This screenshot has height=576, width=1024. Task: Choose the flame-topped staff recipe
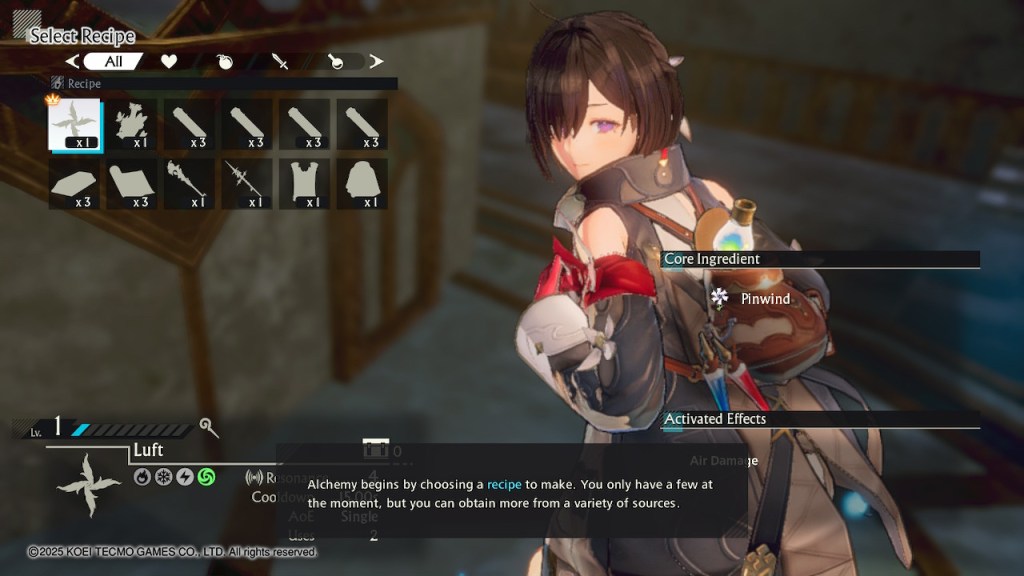pyautogui.click(x=190, y=184)
